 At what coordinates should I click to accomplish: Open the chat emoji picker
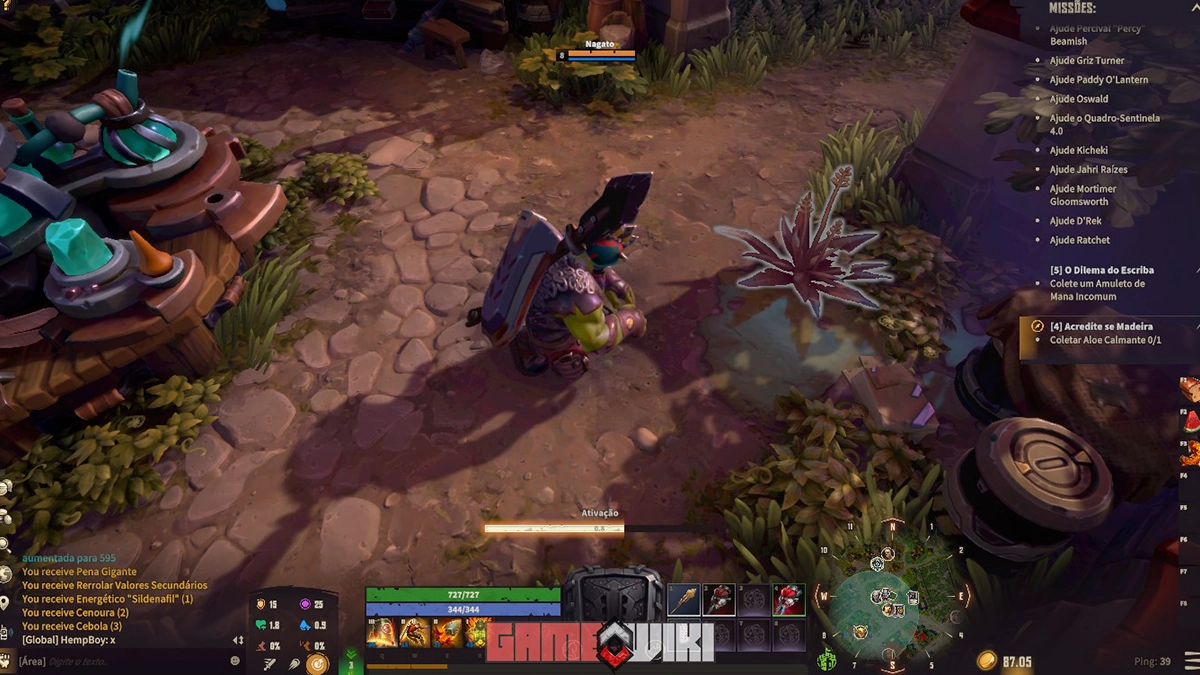[x=236, y=661]
